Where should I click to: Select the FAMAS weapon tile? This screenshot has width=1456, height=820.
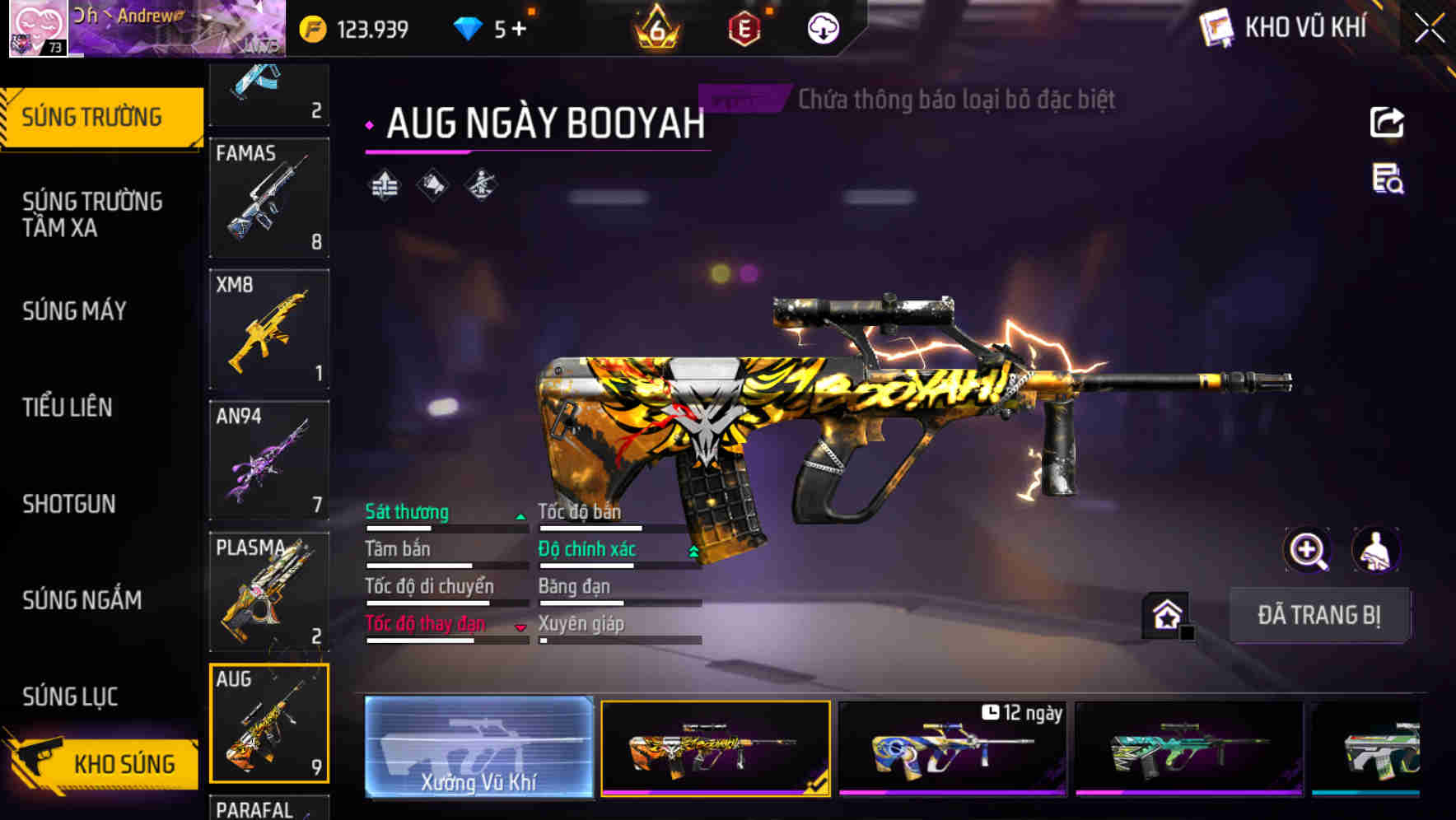coord(269,198)
